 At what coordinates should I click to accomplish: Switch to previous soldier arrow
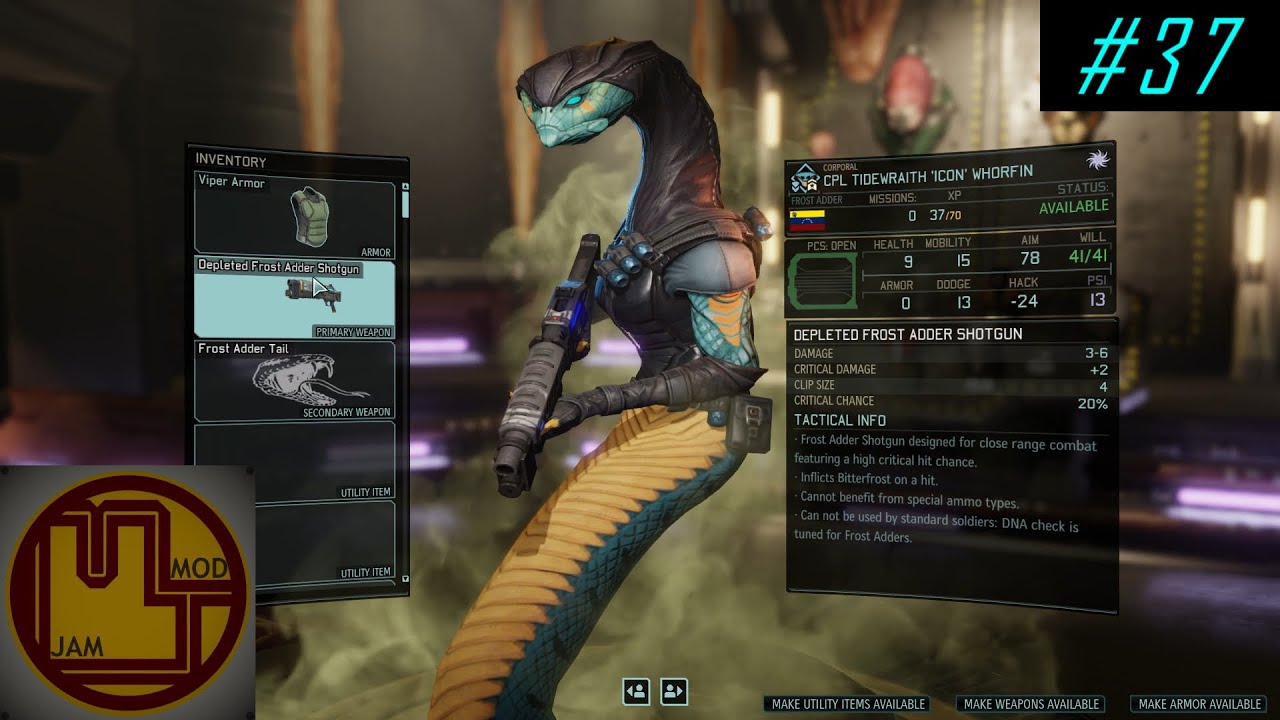[636, 691]
